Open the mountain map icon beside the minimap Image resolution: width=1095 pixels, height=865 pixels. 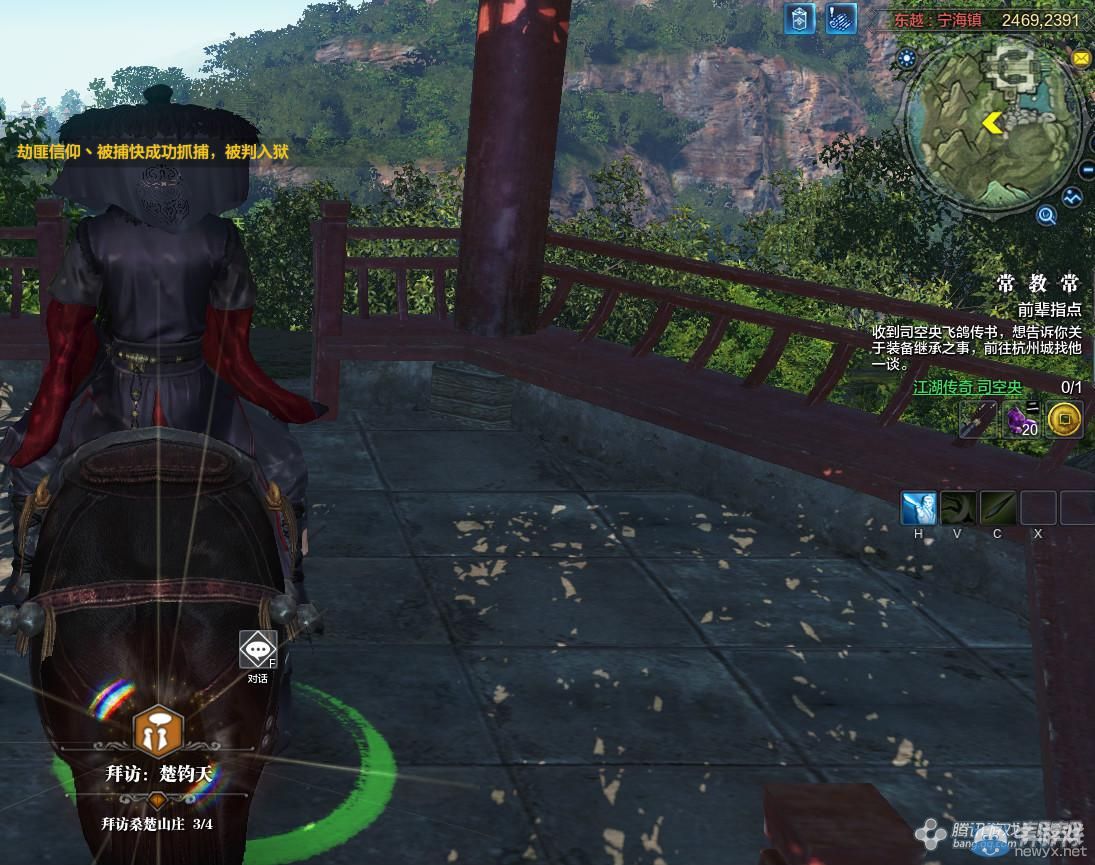point(1073,197)
